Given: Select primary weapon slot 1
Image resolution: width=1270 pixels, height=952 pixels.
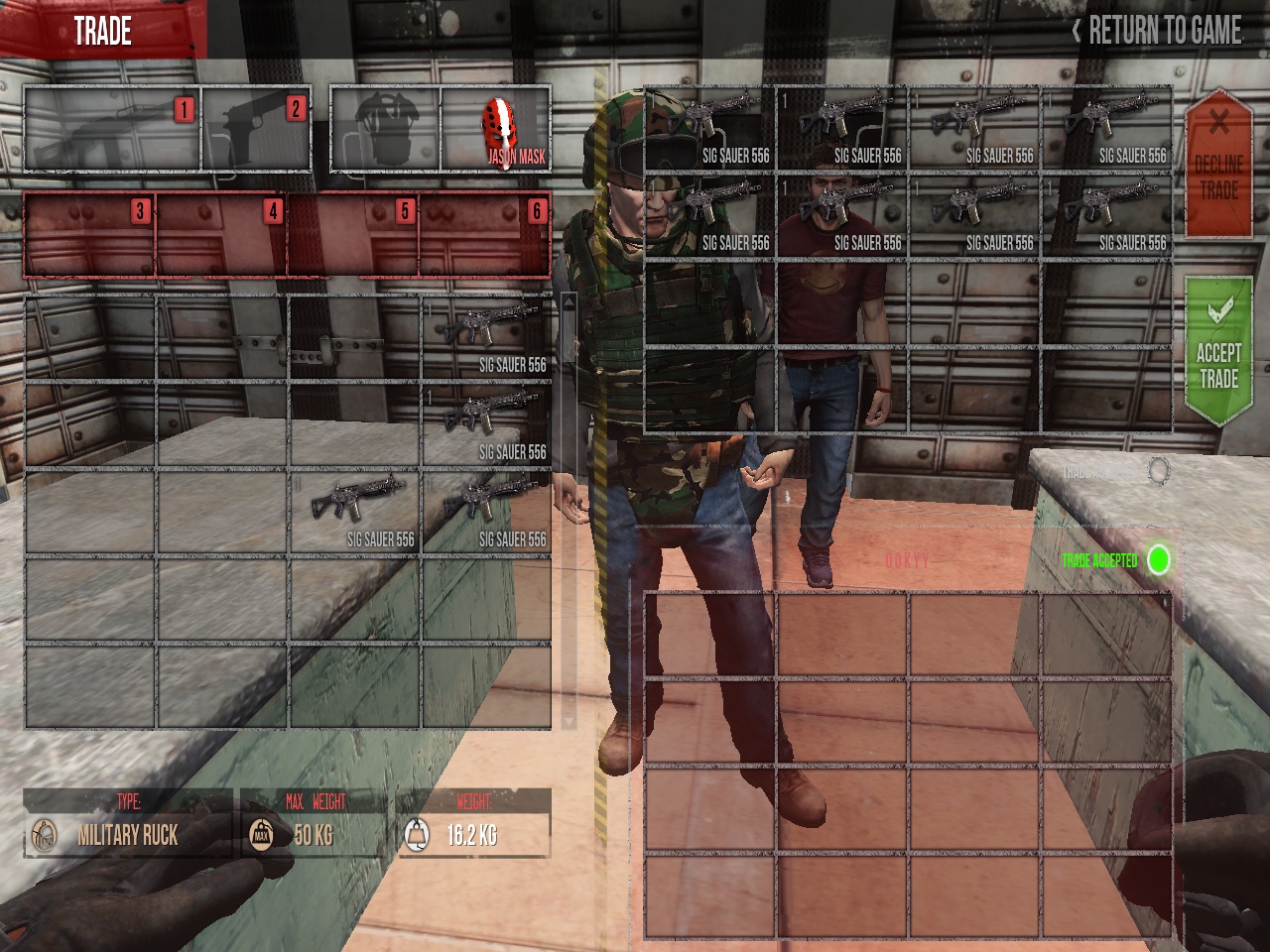Looking at the screenshot, I should [x=112, y=130].
